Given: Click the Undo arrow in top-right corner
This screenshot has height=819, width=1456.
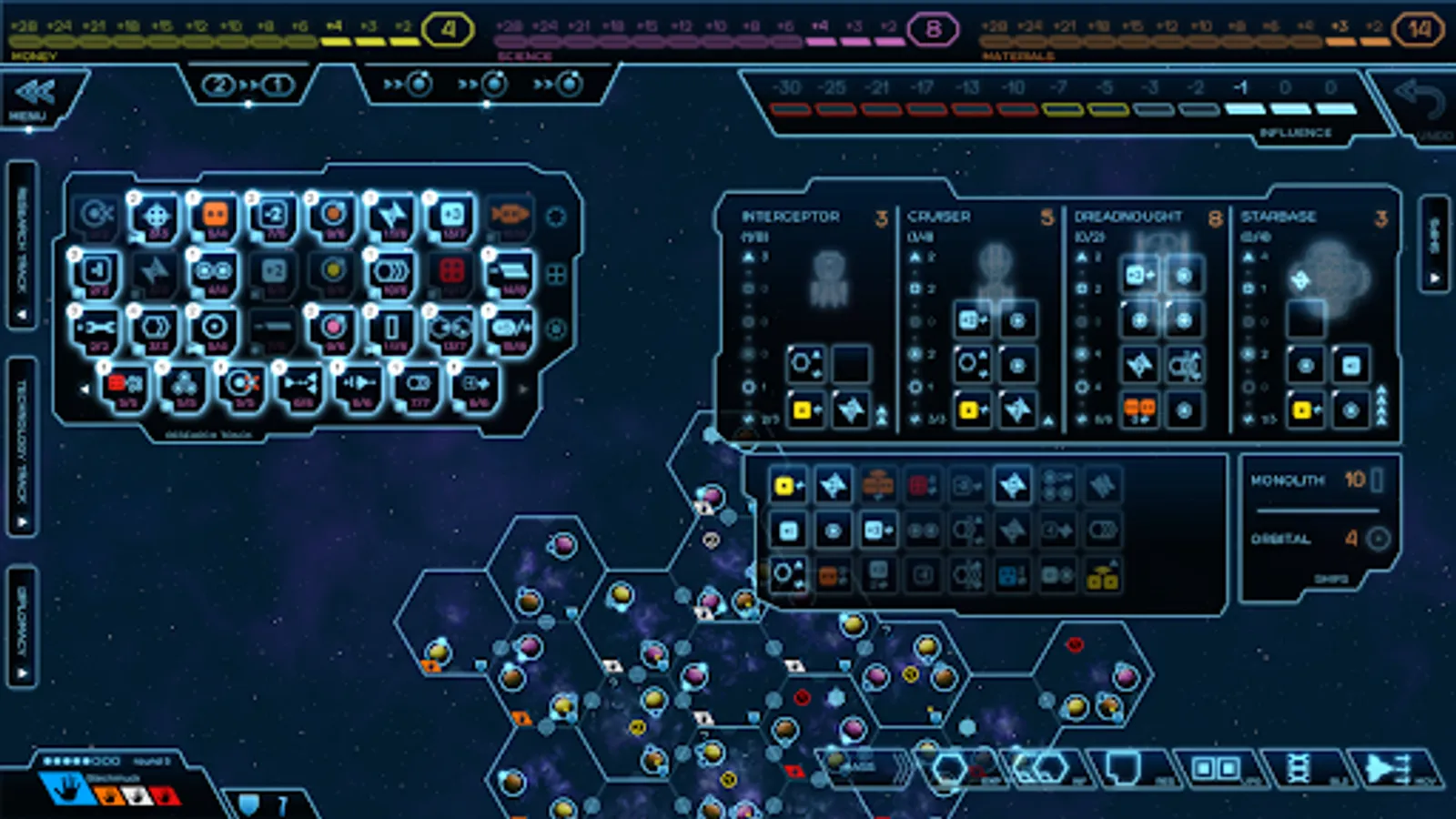Looking at the screenshot, I should (x=1420, y=96).
